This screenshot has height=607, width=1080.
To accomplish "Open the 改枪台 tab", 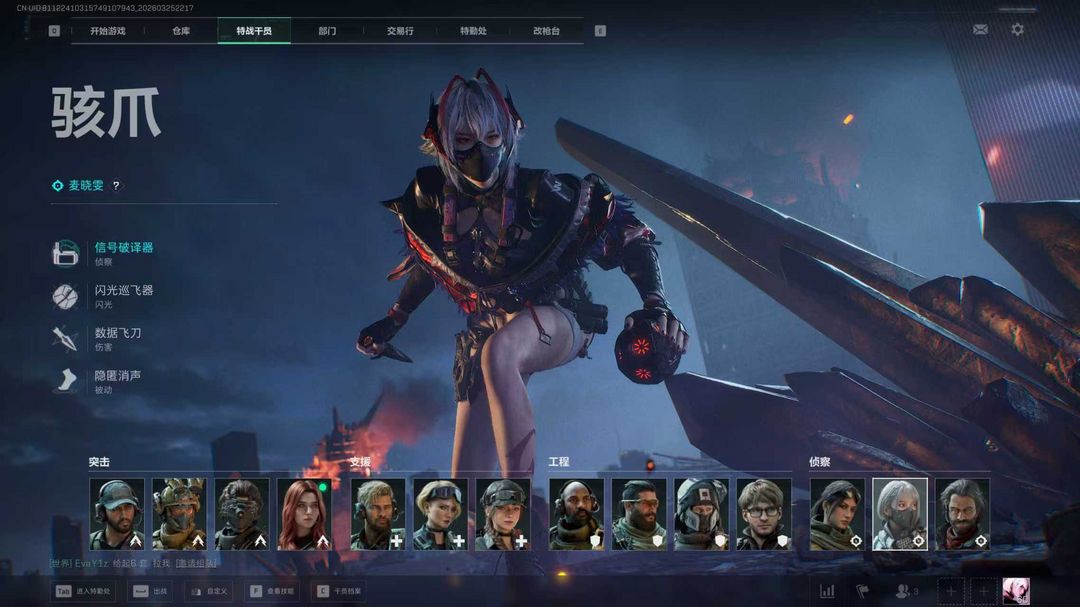I will click(547, 31).
